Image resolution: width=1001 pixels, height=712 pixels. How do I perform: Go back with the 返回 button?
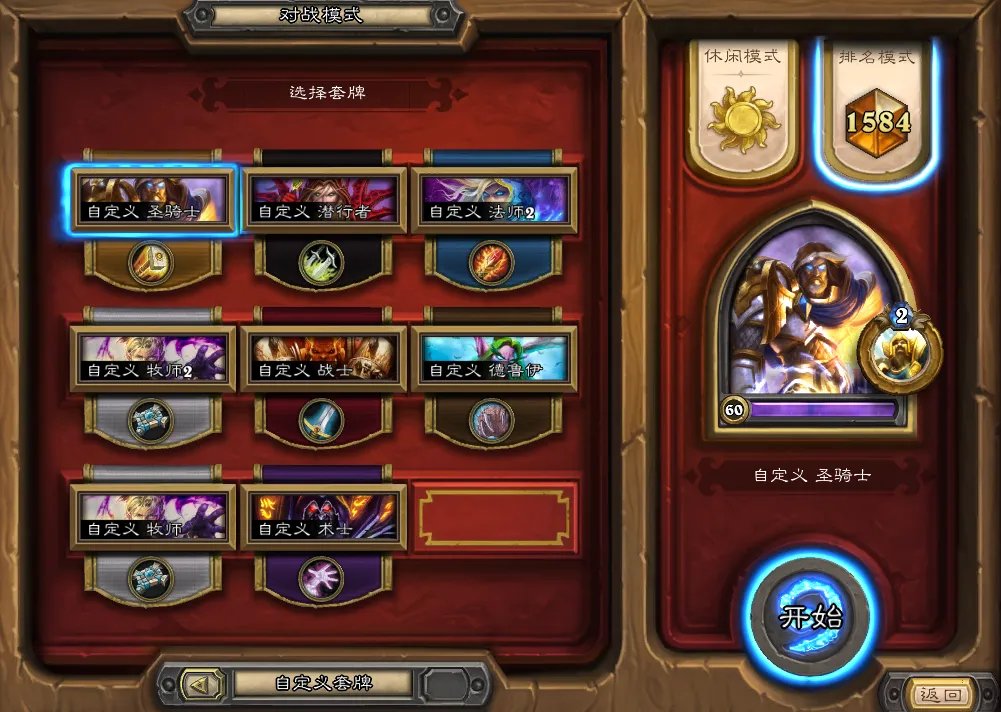pyautogui.click(x=940, y=694)
